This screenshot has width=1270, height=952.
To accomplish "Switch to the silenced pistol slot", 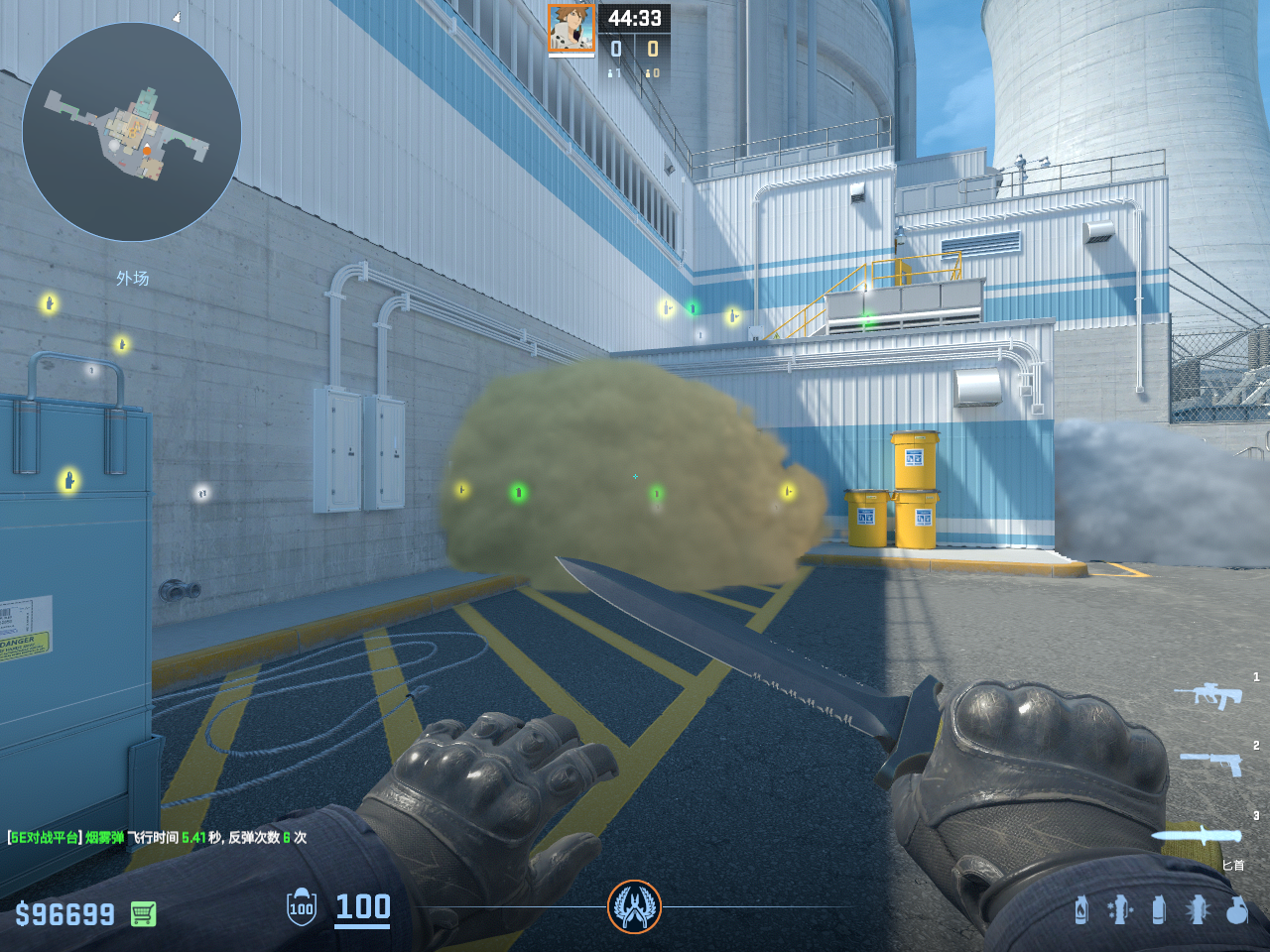I will coord(1212,763).
